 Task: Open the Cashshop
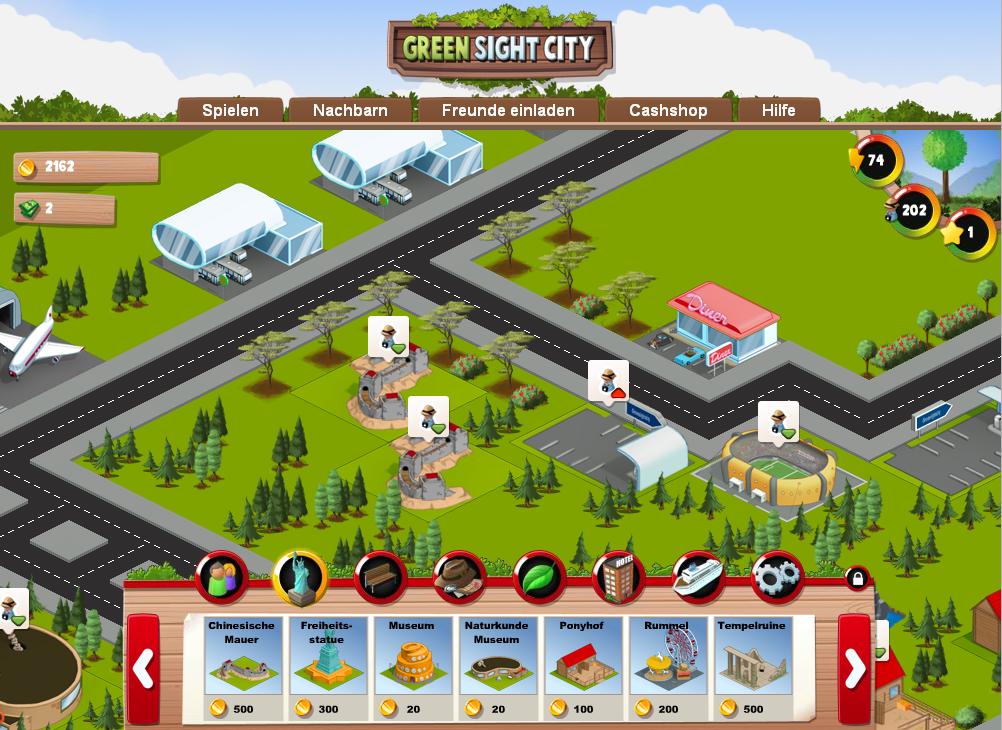668,110
